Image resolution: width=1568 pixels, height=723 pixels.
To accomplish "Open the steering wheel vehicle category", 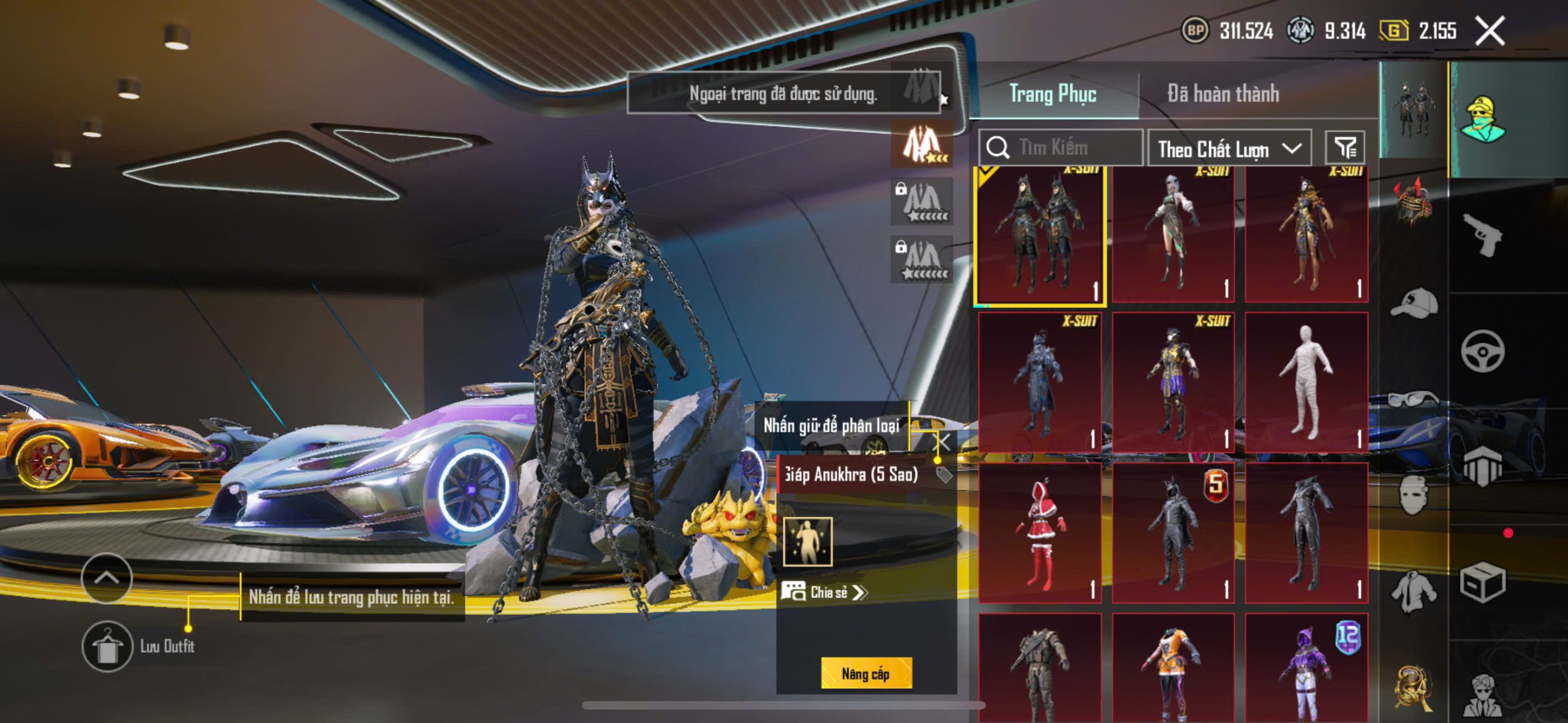I will pos(1482,351).
